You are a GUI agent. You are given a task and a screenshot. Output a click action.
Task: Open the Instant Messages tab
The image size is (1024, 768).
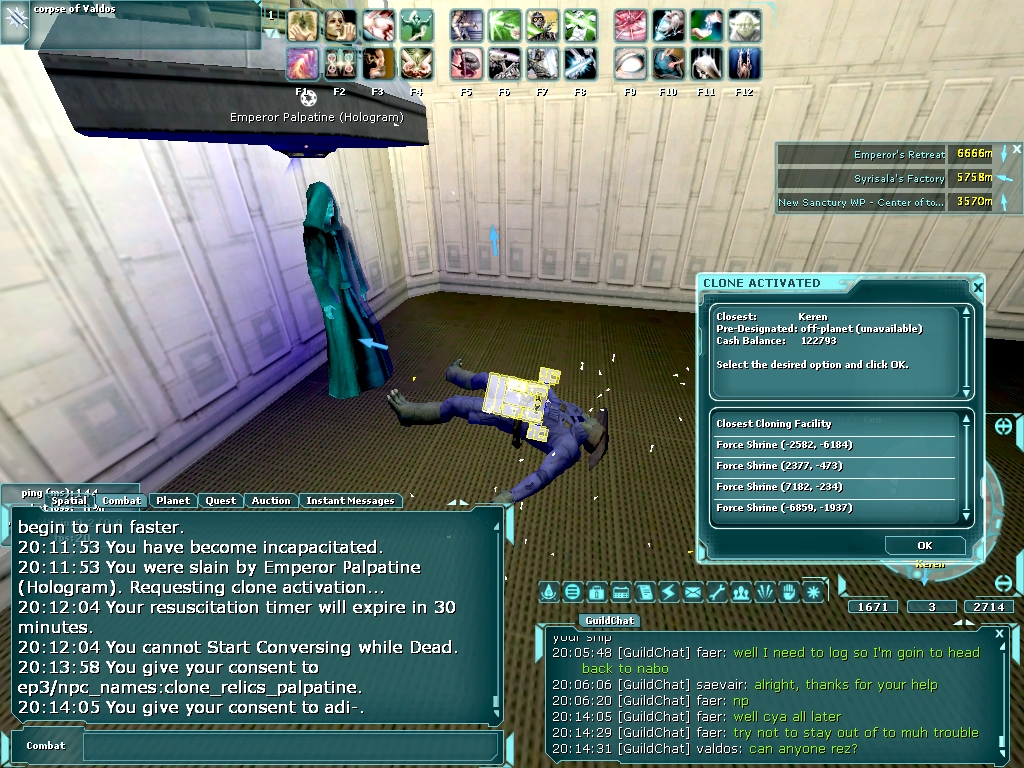point(350,501)
